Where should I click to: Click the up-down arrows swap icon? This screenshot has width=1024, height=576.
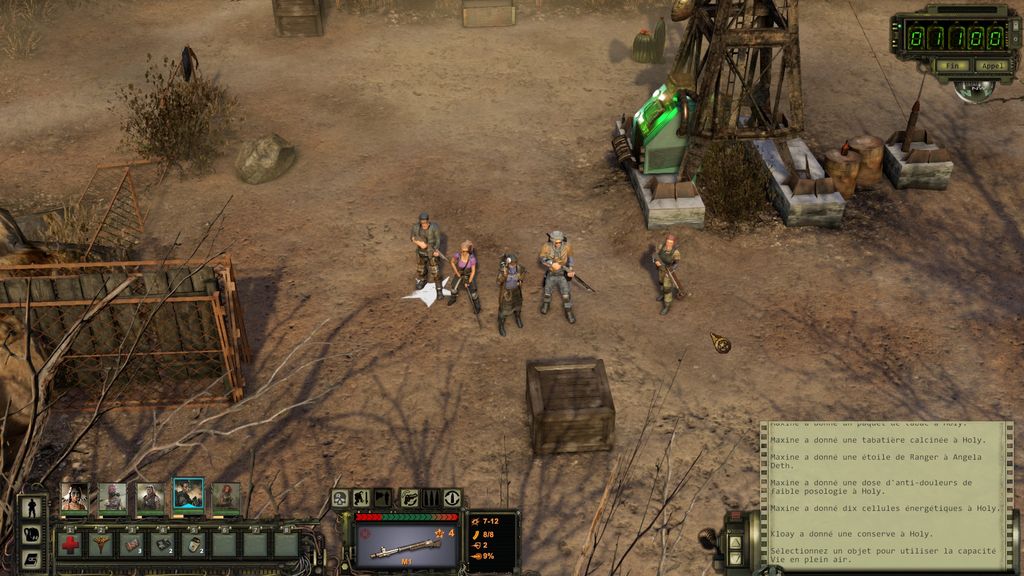point(452,498)
